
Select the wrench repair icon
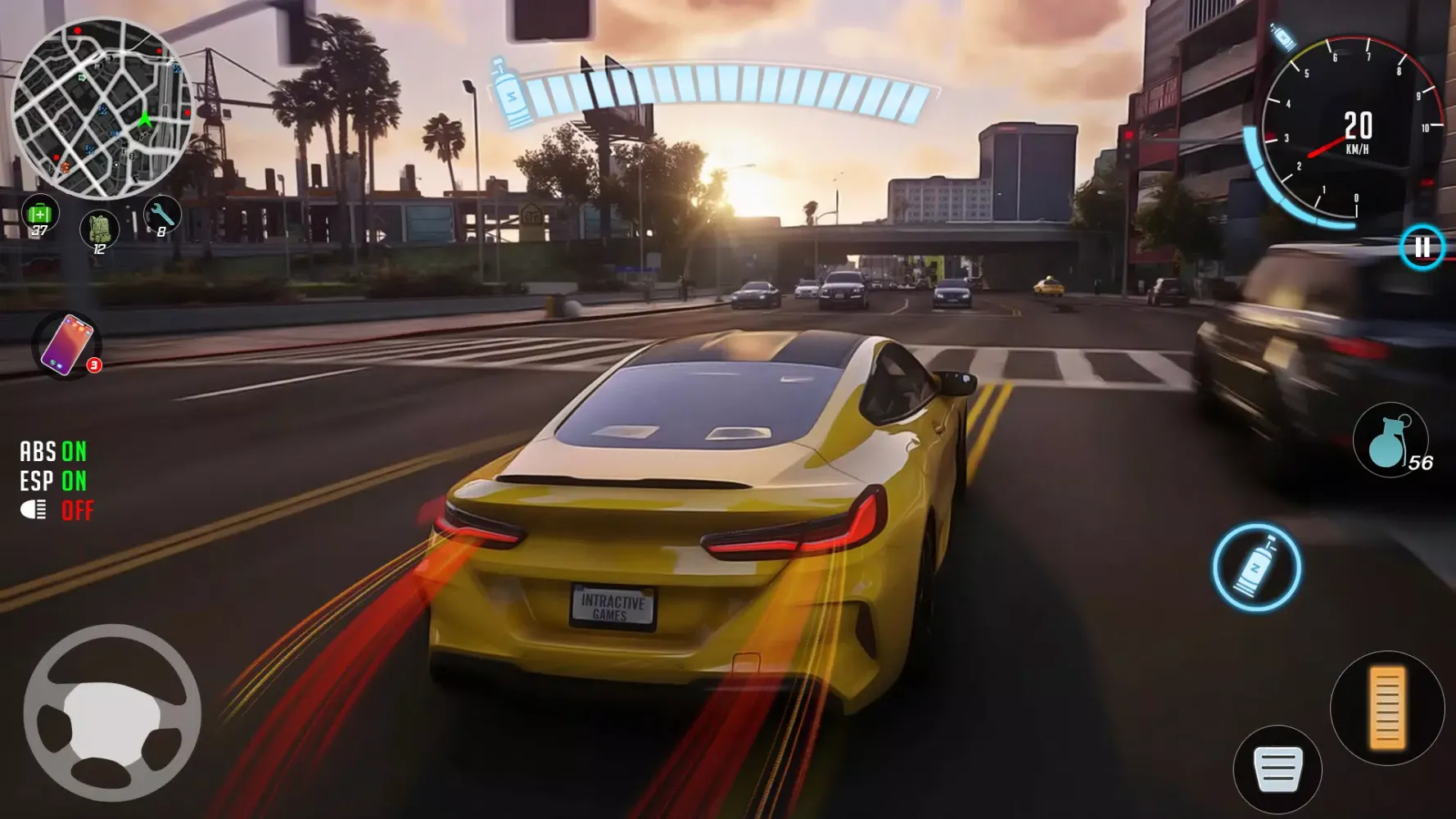tap(161, 216)
